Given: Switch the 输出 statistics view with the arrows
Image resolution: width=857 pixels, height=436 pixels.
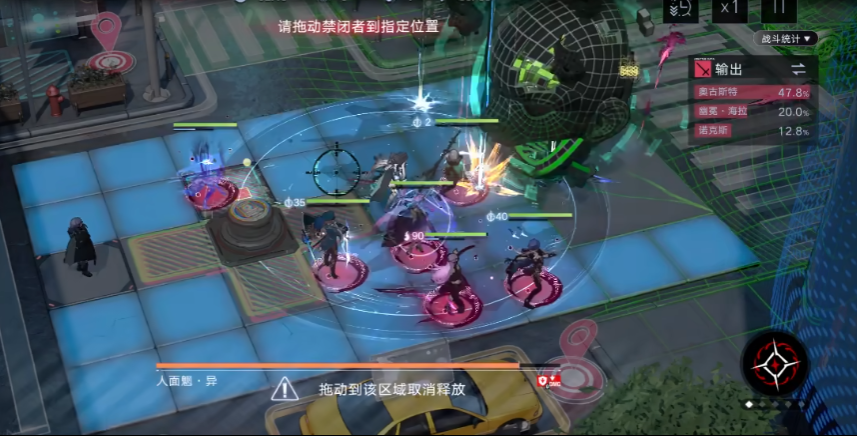Looking at the screenshot, I should (799, 69).
